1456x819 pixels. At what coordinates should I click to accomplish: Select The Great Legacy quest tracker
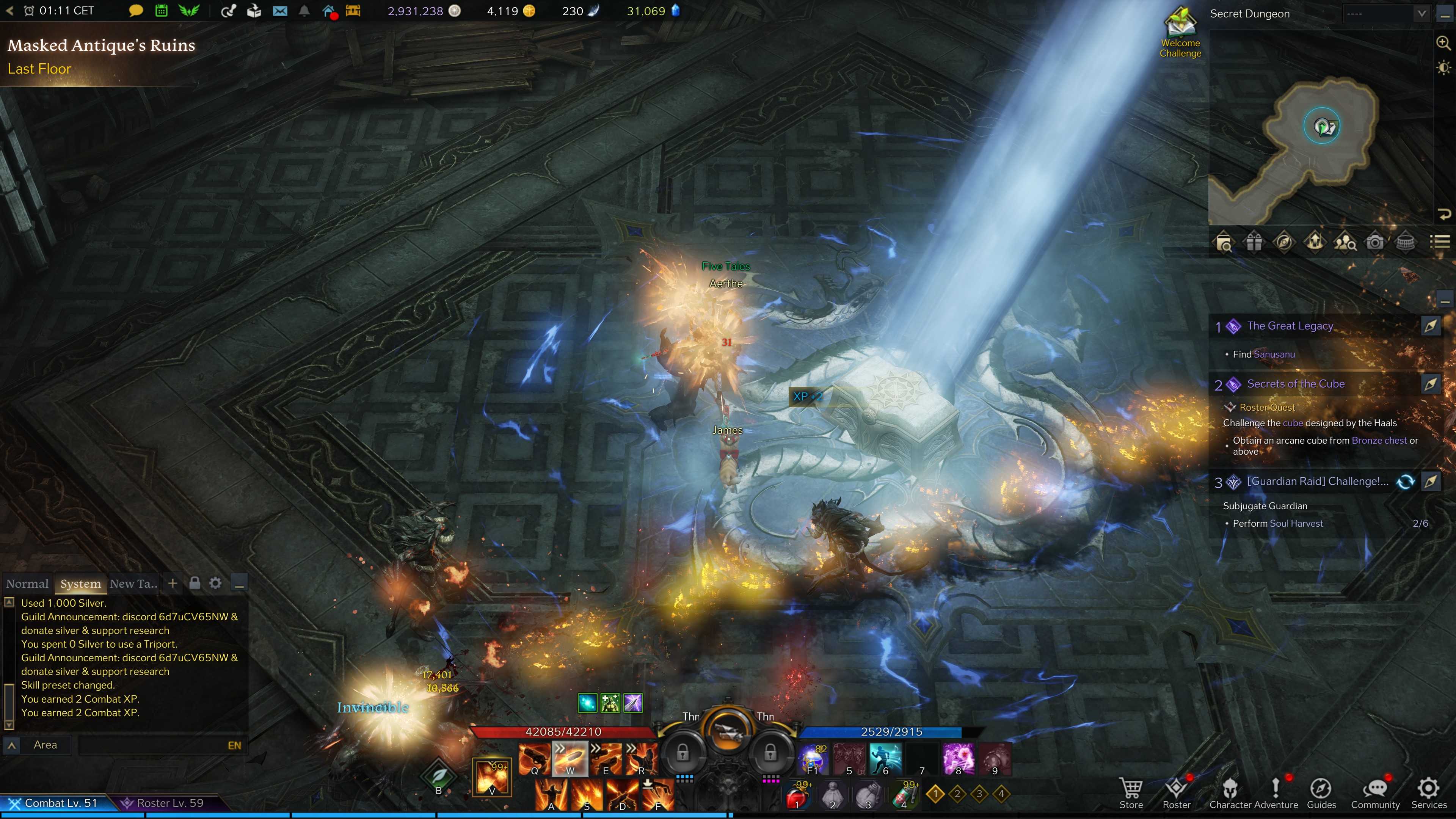click(1290, 326)
